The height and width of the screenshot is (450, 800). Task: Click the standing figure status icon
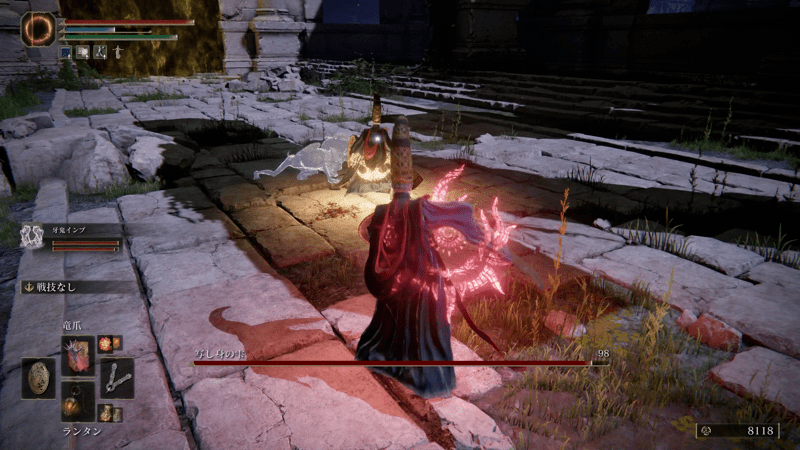tap(118, 51)
